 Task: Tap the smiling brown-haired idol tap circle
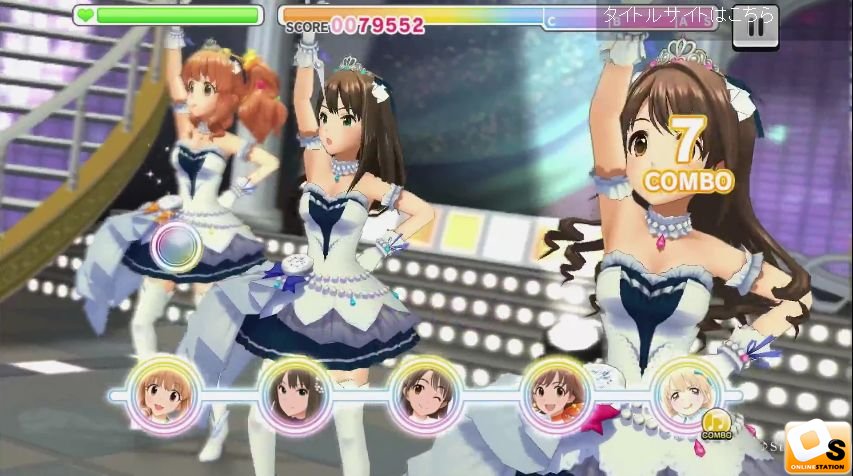point(553,393)
